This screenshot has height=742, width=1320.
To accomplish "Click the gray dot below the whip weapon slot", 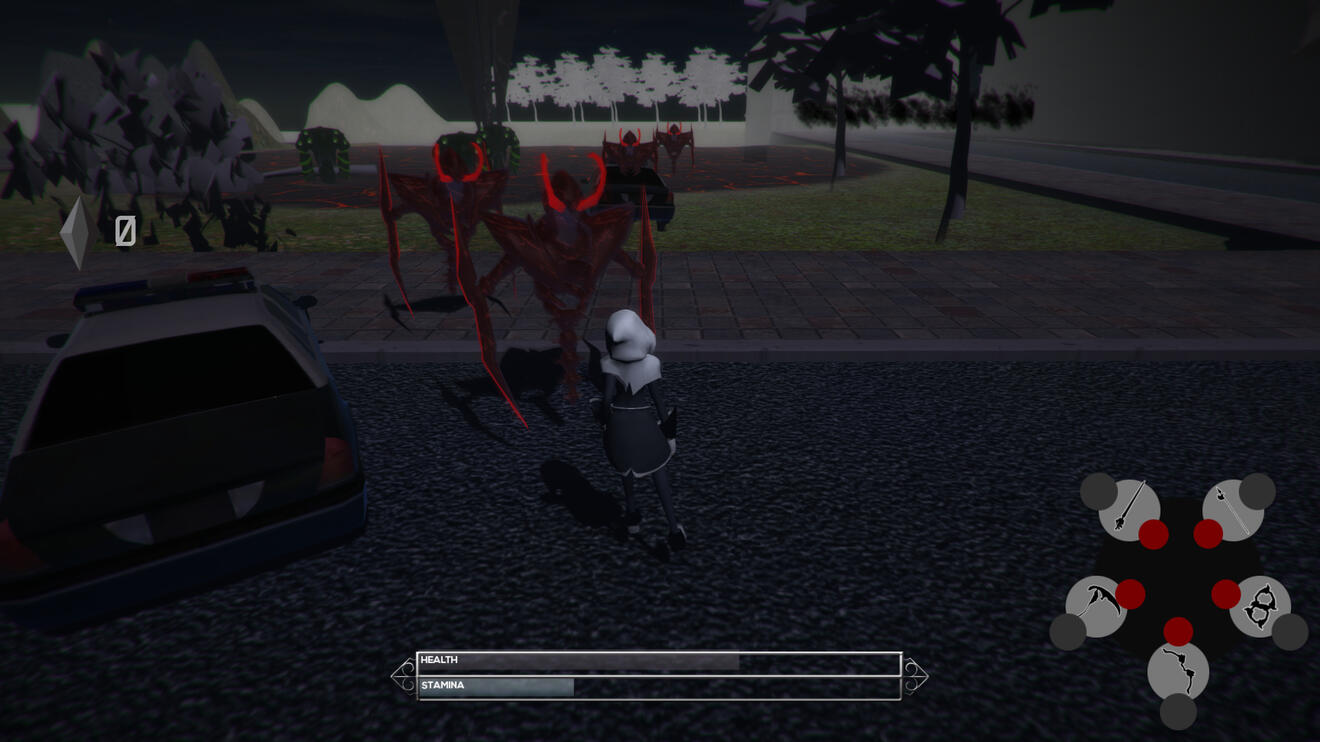I will click(1178, 711).
